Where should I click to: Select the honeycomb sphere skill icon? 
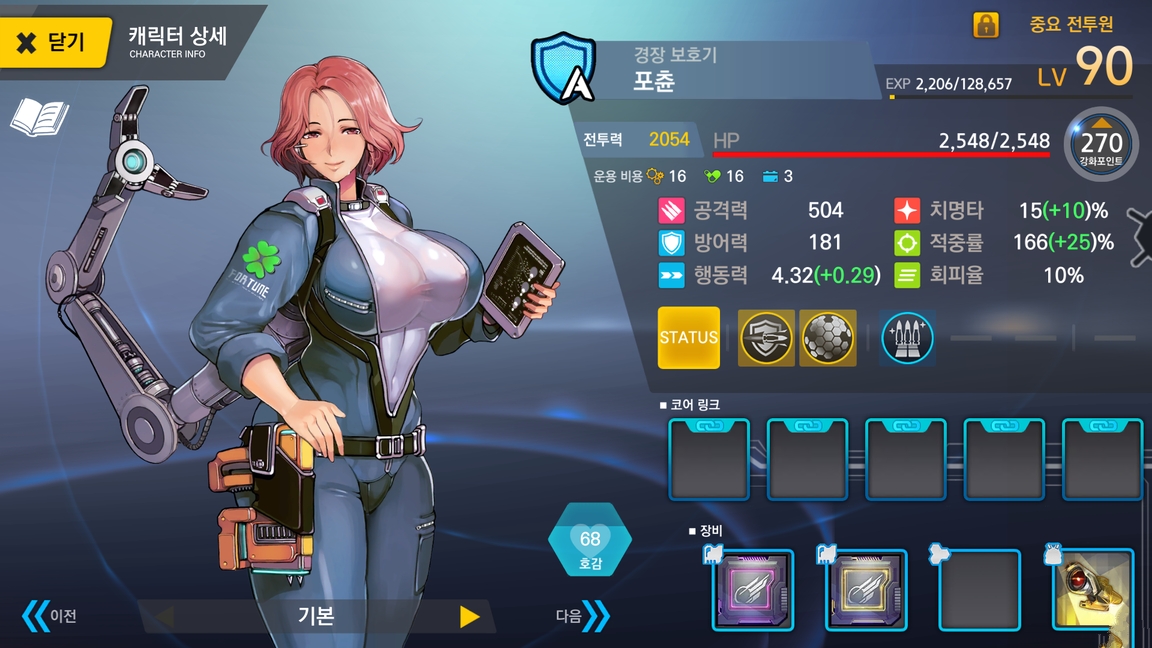click(828, 338)
